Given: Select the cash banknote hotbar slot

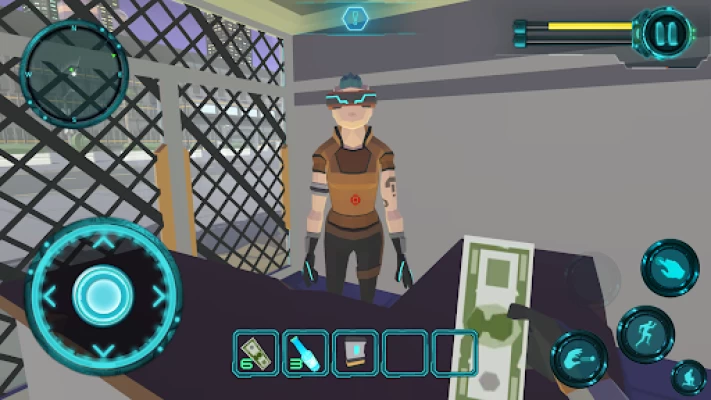Looking at the screenshot, I should click(x=256, y=353).
